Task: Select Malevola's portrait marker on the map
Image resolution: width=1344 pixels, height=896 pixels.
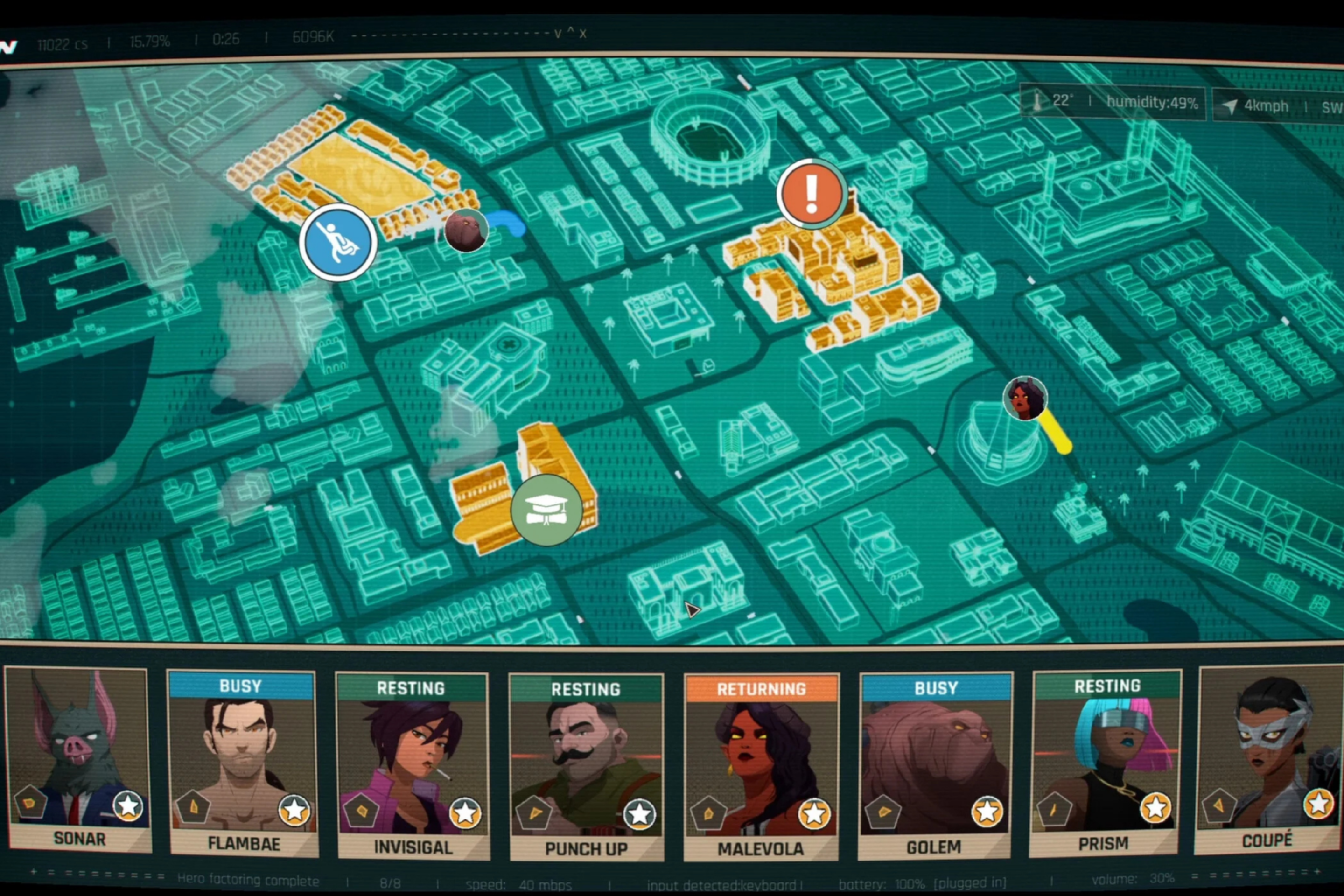Action: pos(1025,398)
